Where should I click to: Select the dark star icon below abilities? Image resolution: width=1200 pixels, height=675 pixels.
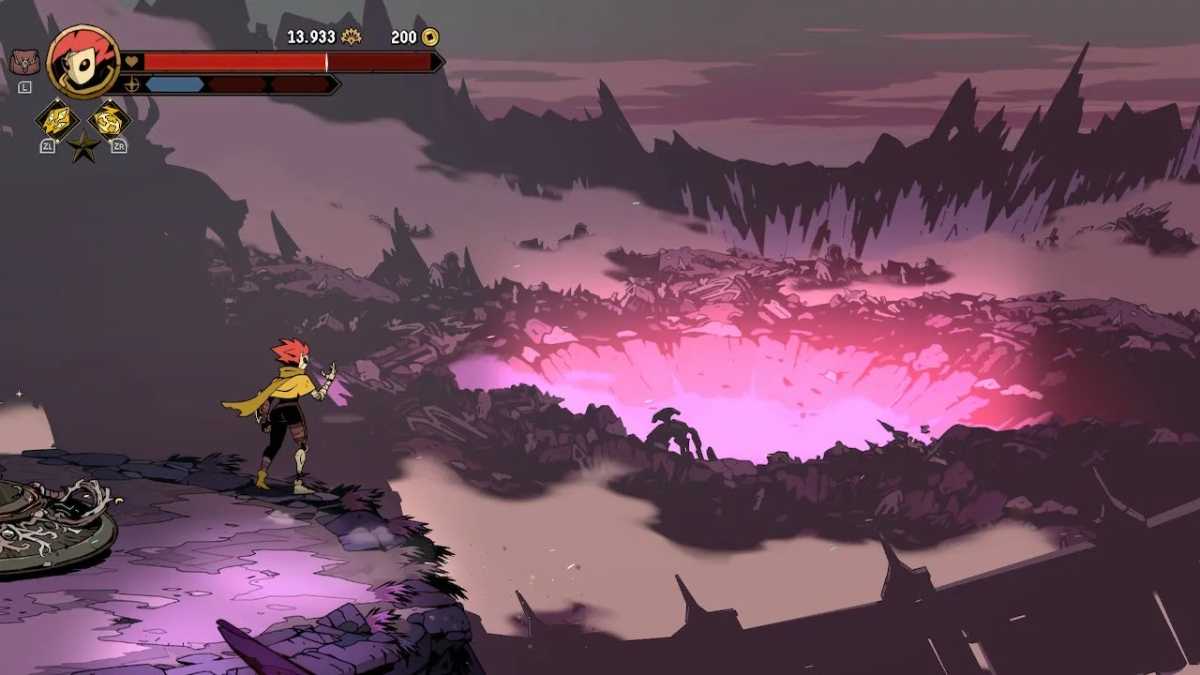(x=83, y=148)
